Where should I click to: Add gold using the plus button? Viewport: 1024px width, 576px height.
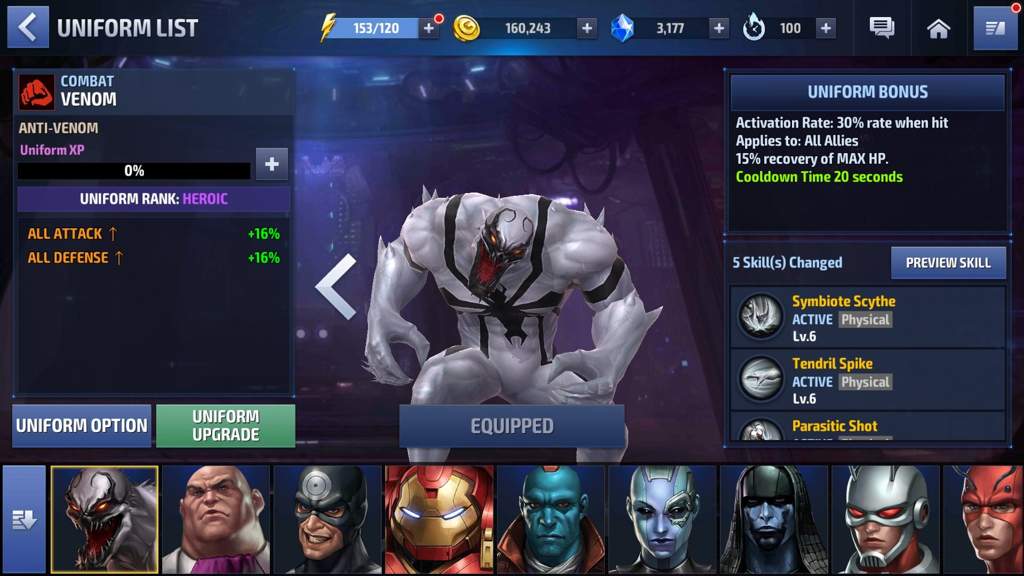pos(587,28)
